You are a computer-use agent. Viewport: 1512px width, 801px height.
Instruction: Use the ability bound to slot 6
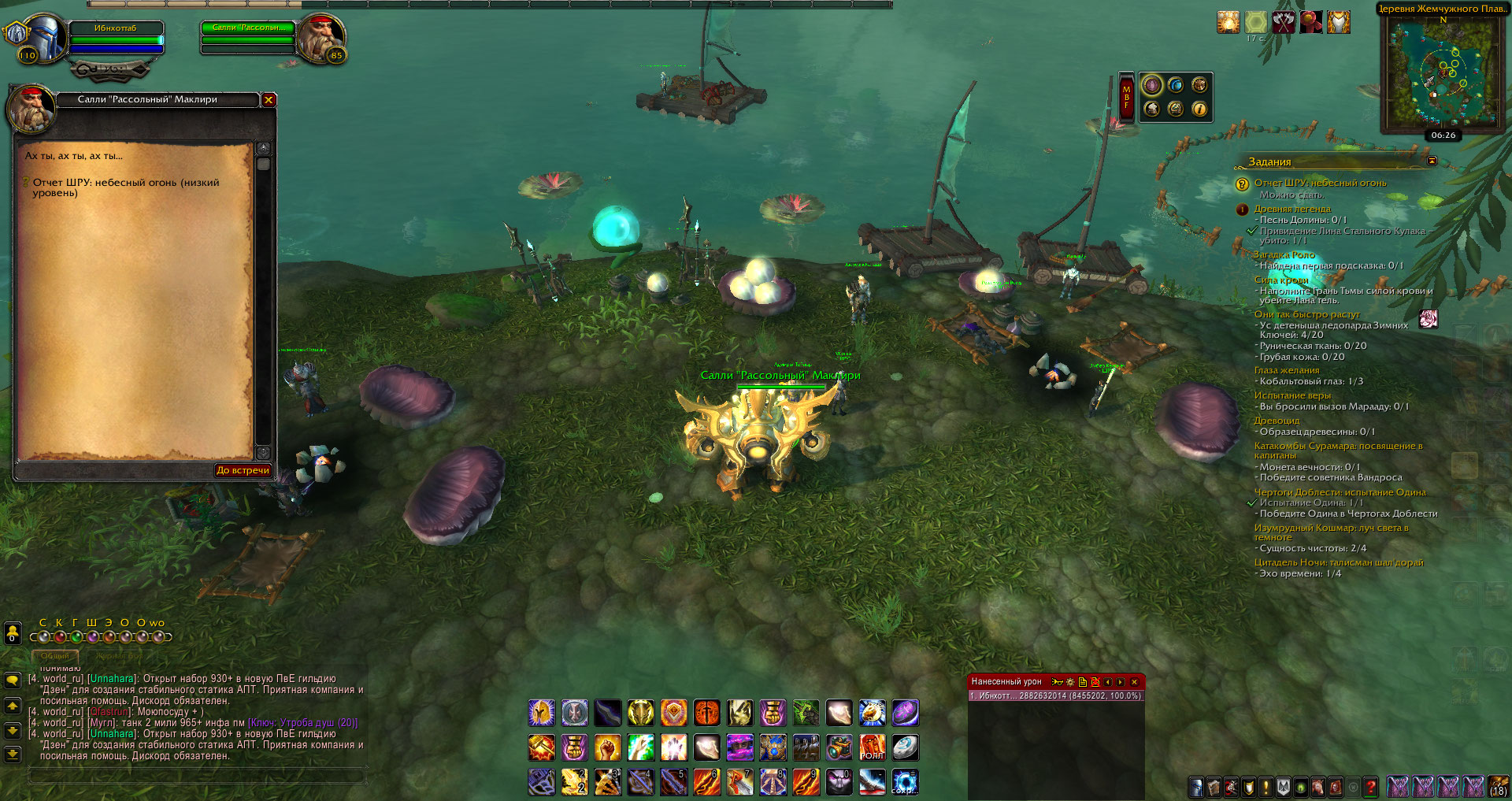pyautogui.click(x=706, y=782)
